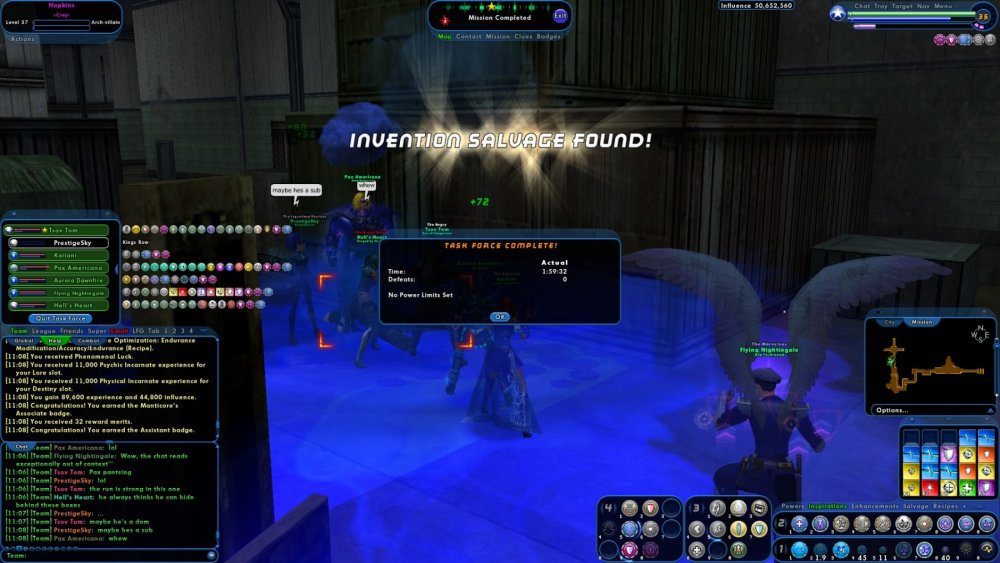Select Hell's Heart in the team list
Screen dimensions: 1000x563
coord(65,305)
